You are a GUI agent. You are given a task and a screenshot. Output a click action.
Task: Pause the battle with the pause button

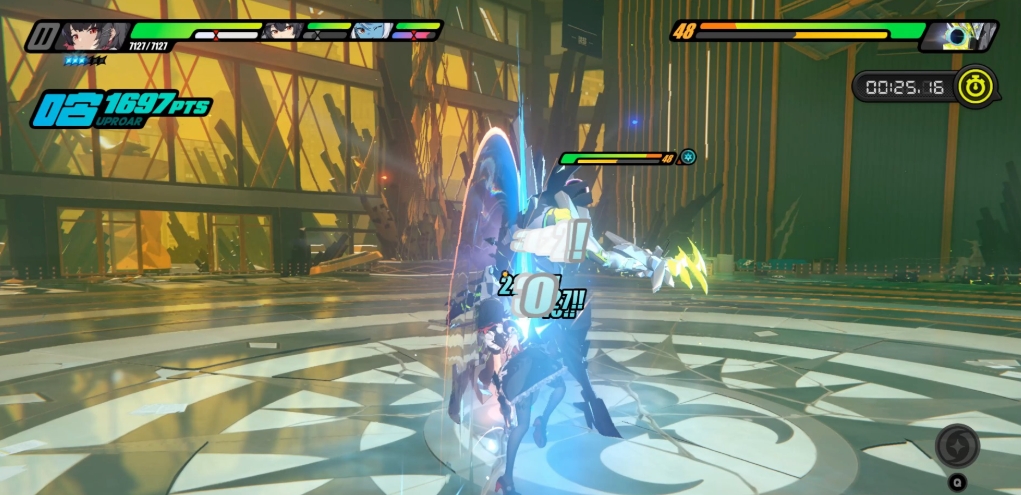[x=41, y=36]
